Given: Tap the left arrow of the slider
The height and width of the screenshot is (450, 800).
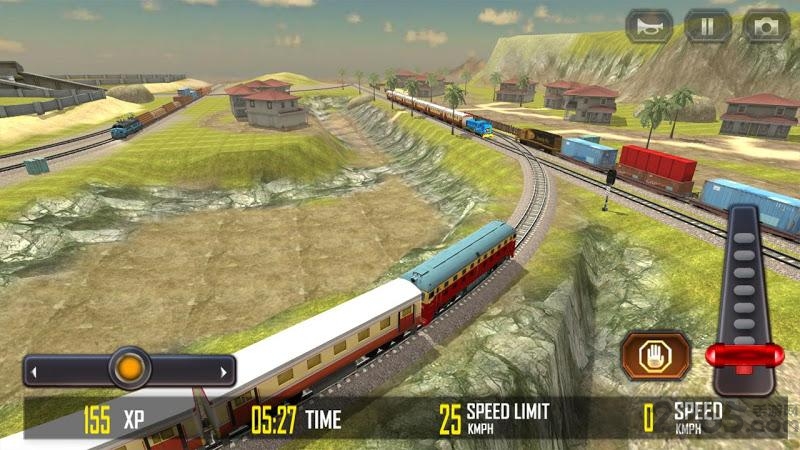Looking at the screenshot, I should click(x=34, y=372).
